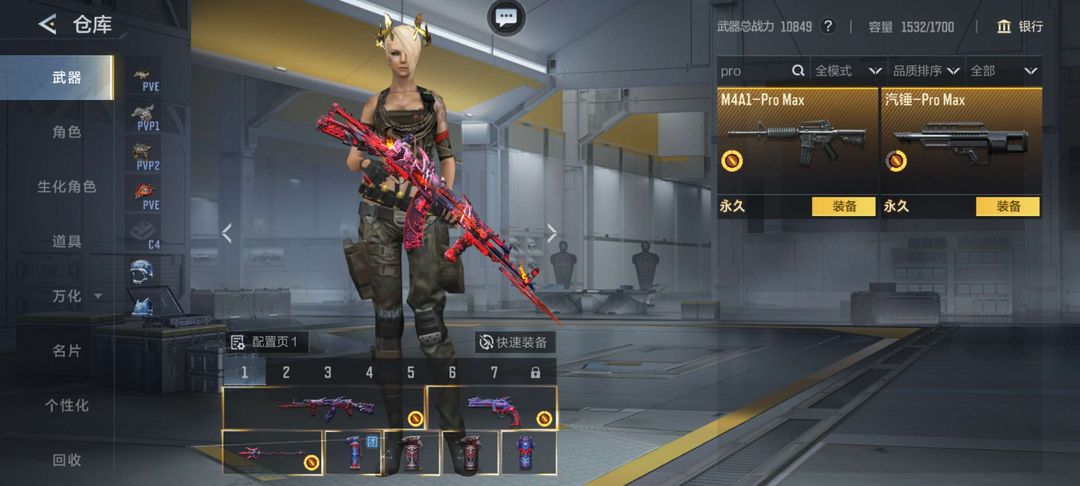Open the chat bubble icon
This screenshot has width=1080, height=486.
click(x=506, y=16)
